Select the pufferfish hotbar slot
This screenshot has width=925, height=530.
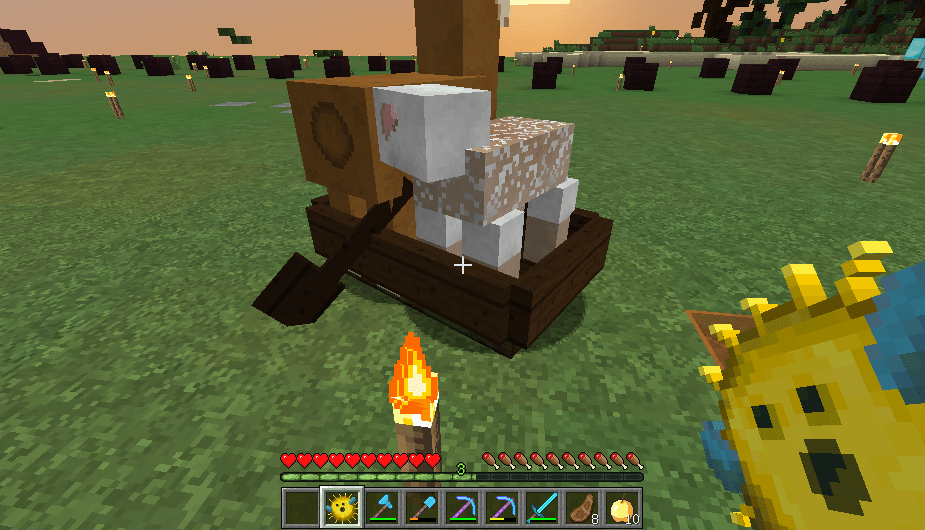click(341, 508)
